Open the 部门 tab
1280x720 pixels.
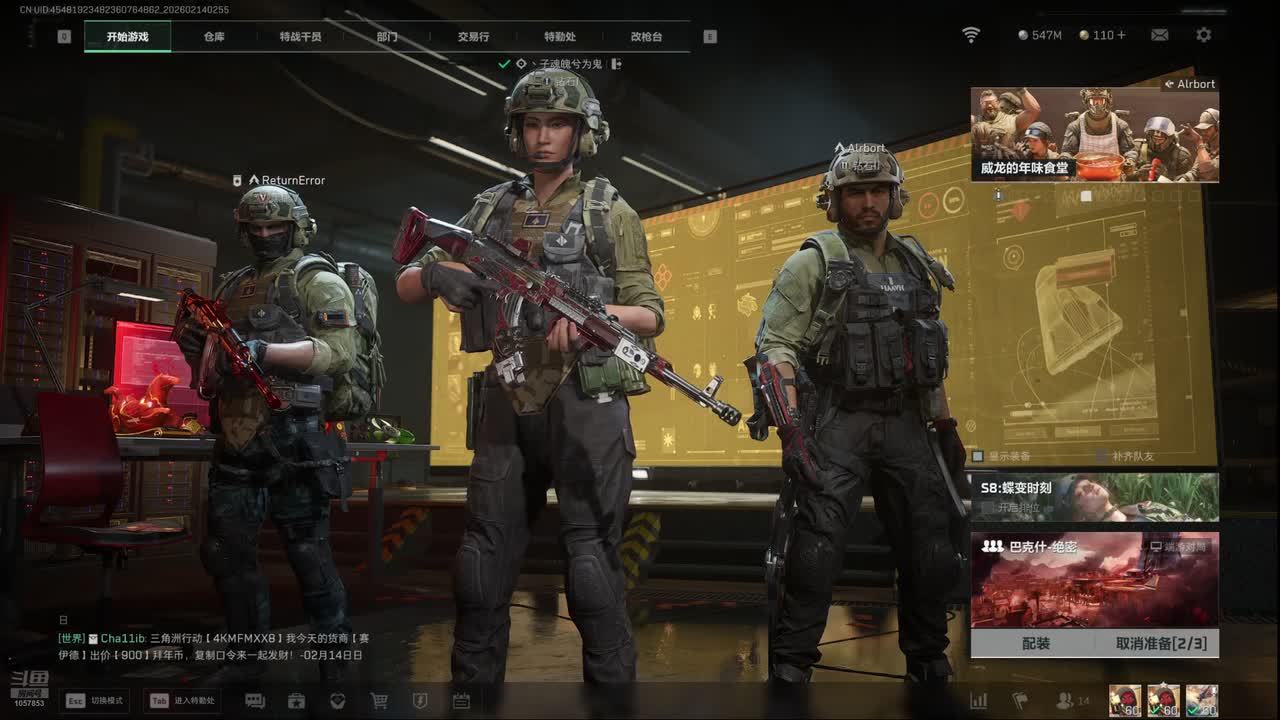(x=387, y=37)
